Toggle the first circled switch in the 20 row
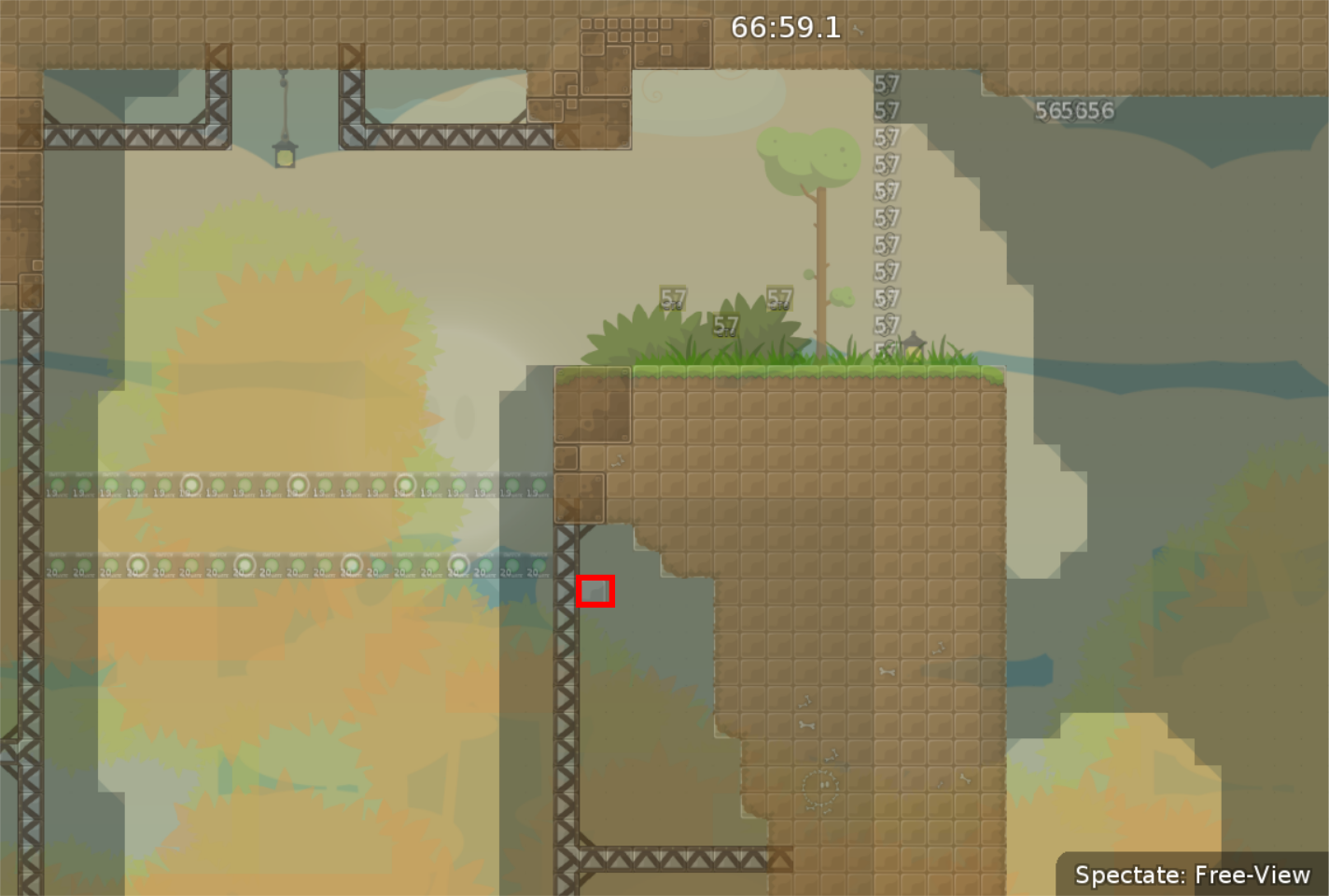Viewport: 1329px width, 896px height. [x=137, y=563]
